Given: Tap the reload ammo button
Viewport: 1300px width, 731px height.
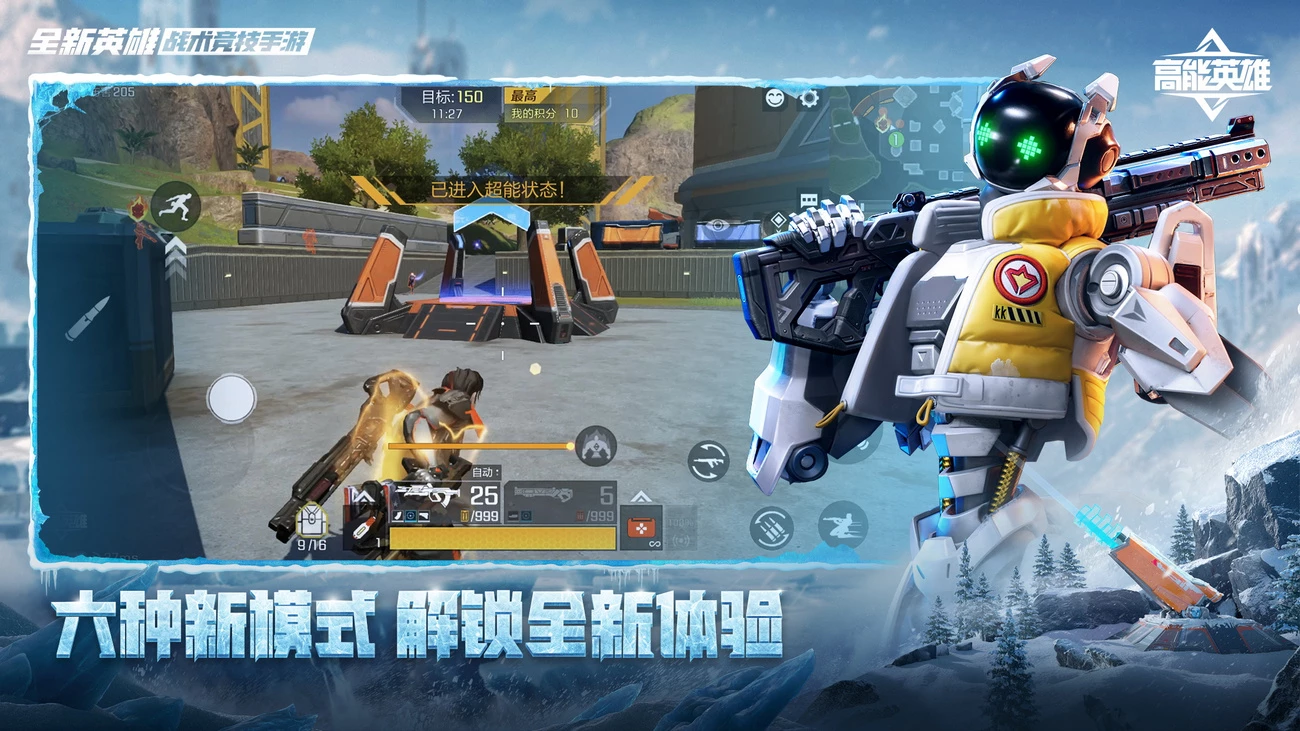Looking at the screenshot, I should (x=771, y=527).
